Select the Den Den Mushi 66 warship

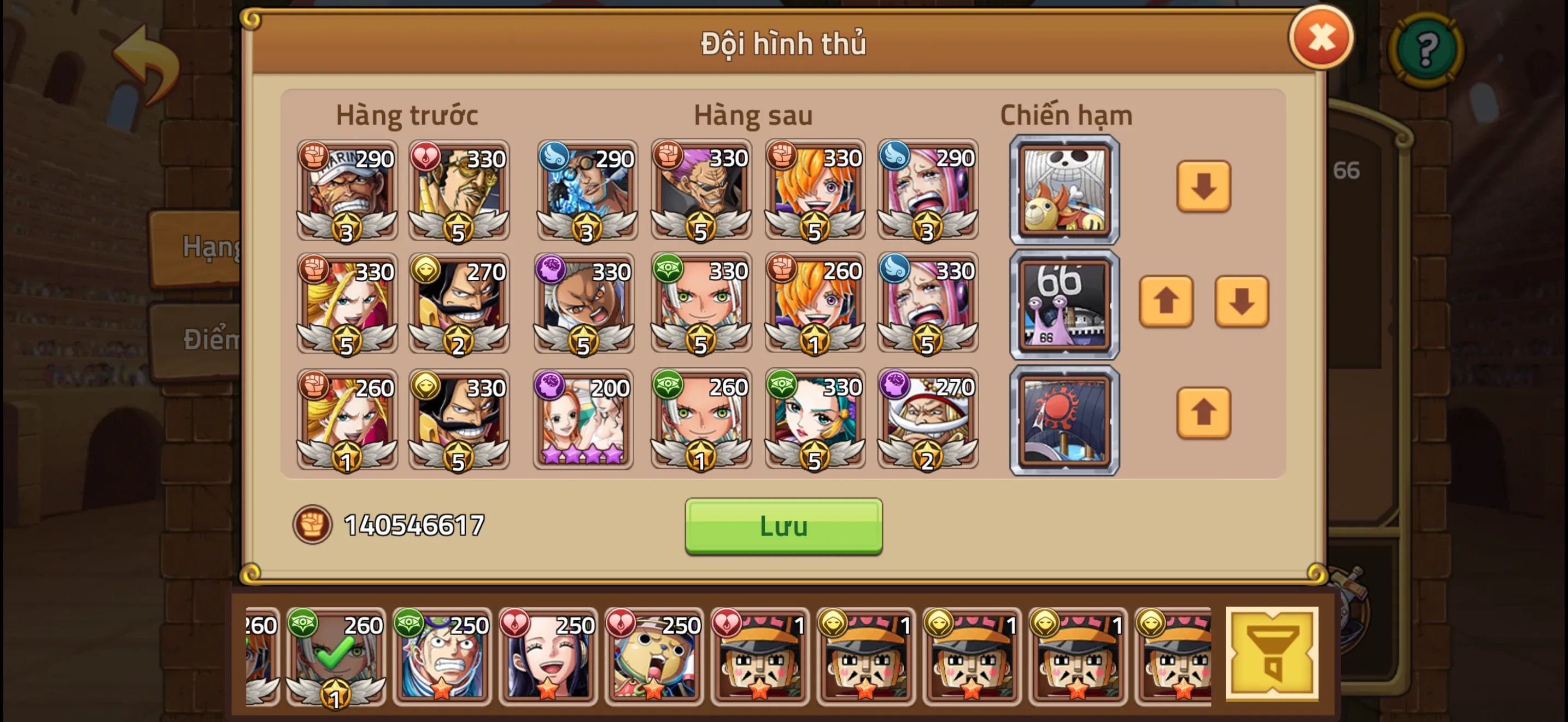(x=1064, y=303)
